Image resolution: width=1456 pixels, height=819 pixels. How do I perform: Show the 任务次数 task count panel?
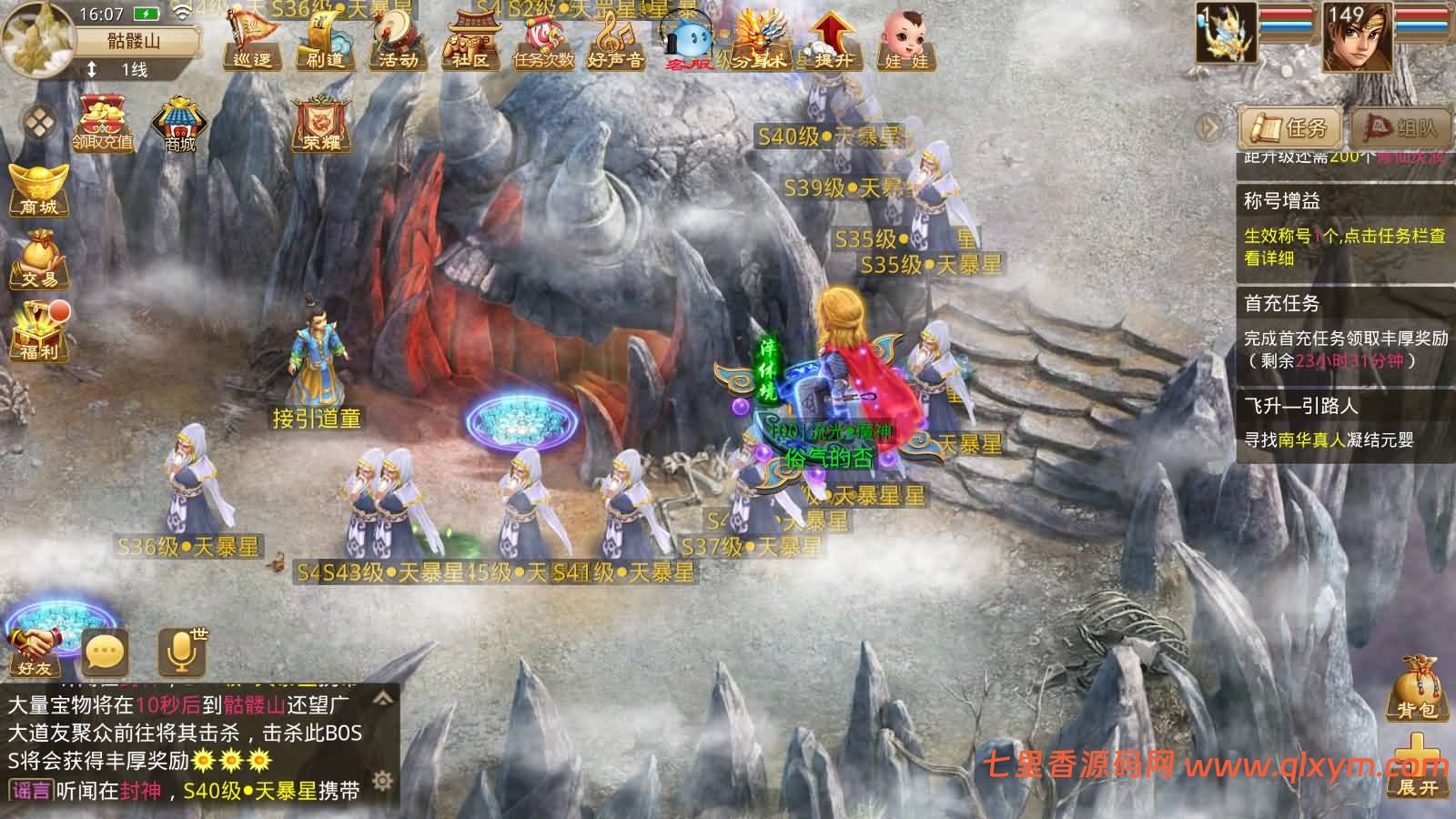543,43
